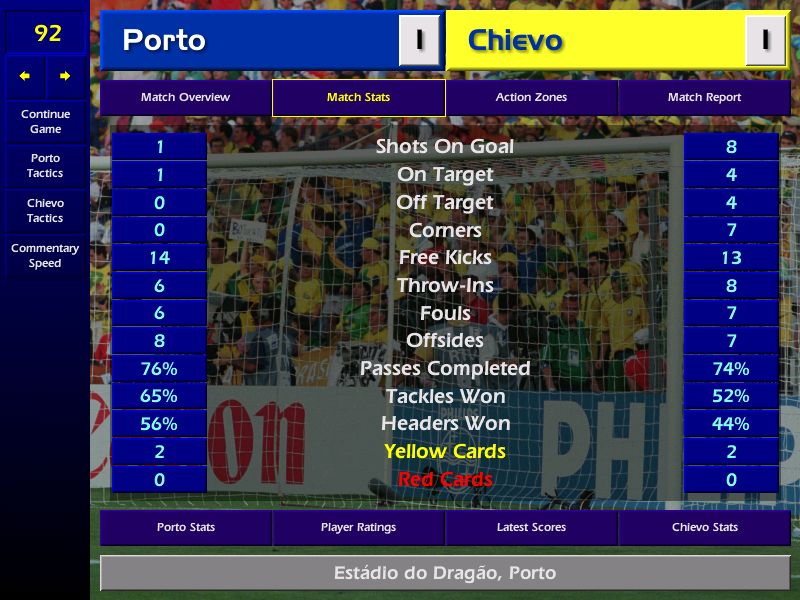This screenshot has width=800, height=600.
Task: Switch to the Match Overview tab
Action: (x=185, y=98)
